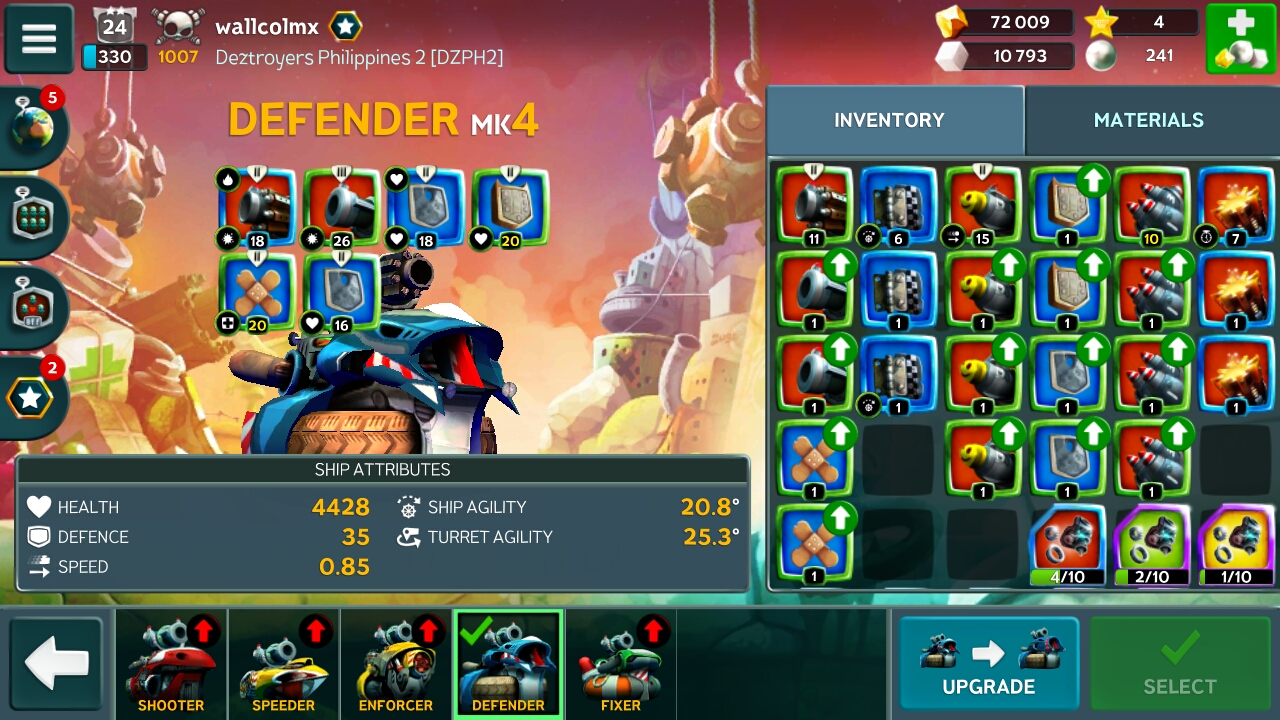Upgrade the Defender ship

tap(988, 664)
